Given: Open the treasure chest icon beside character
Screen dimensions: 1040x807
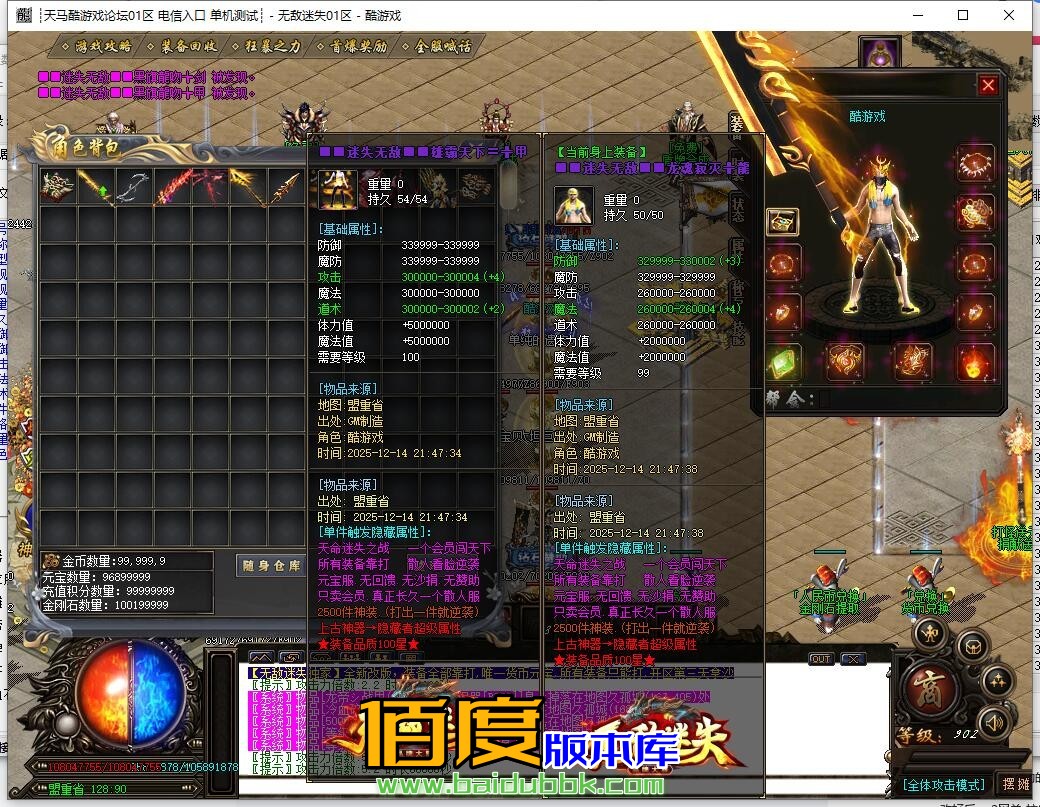Looking at the screenshot, I should 783,221.
